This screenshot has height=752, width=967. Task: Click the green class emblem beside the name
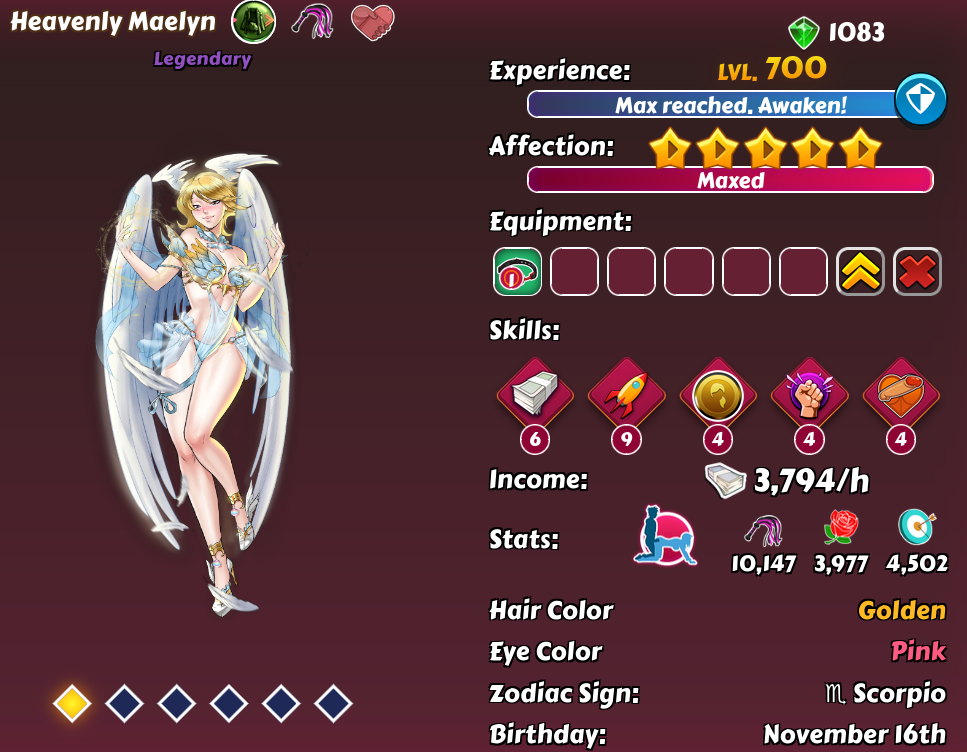coord(253,21)
